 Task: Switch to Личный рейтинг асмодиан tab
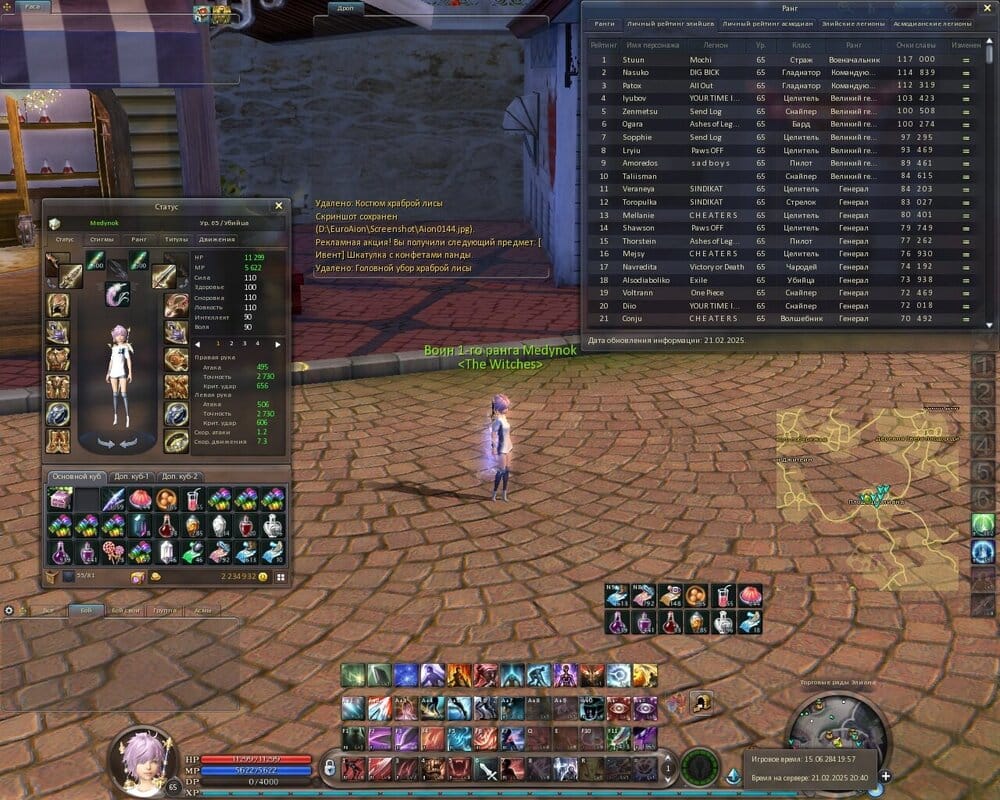(768, 23)
